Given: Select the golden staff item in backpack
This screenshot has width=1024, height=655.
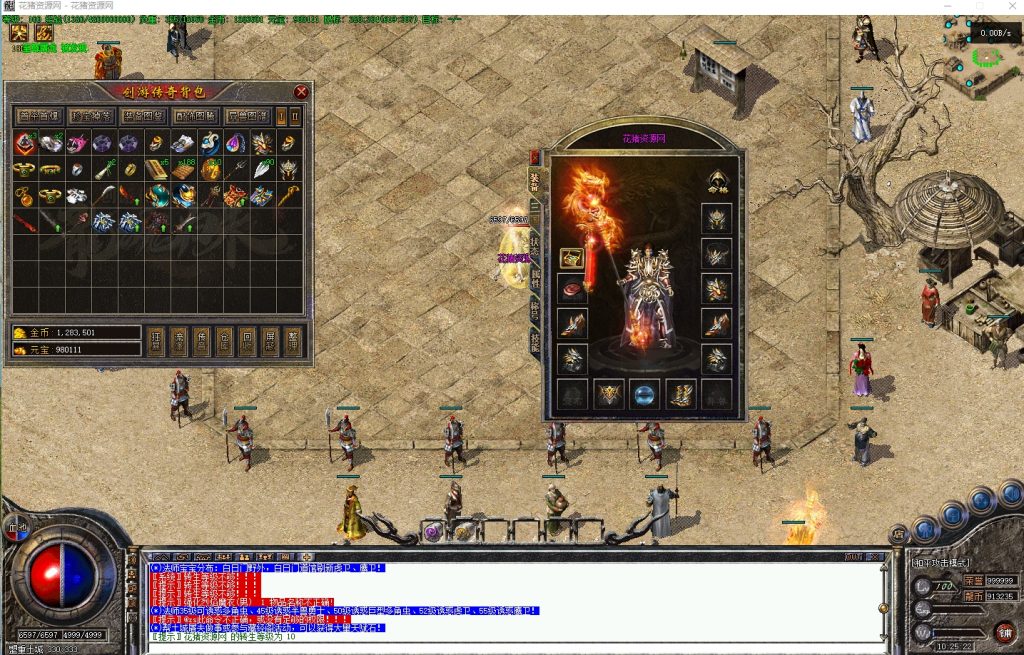Looking at the screenshot, I should [288, 195].
